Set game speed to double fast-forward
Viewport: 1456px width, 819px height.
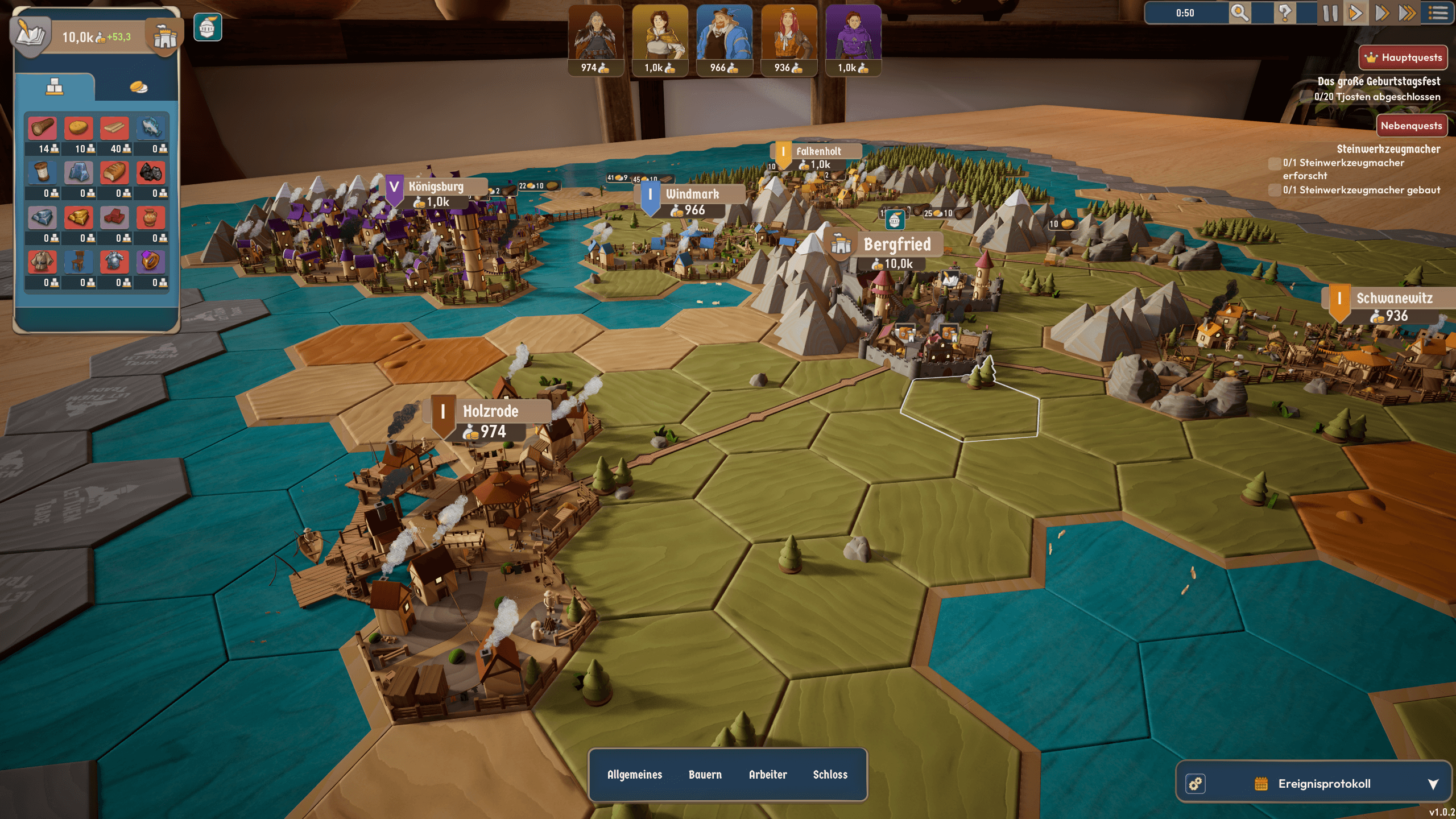click(x=1381, y=13)
